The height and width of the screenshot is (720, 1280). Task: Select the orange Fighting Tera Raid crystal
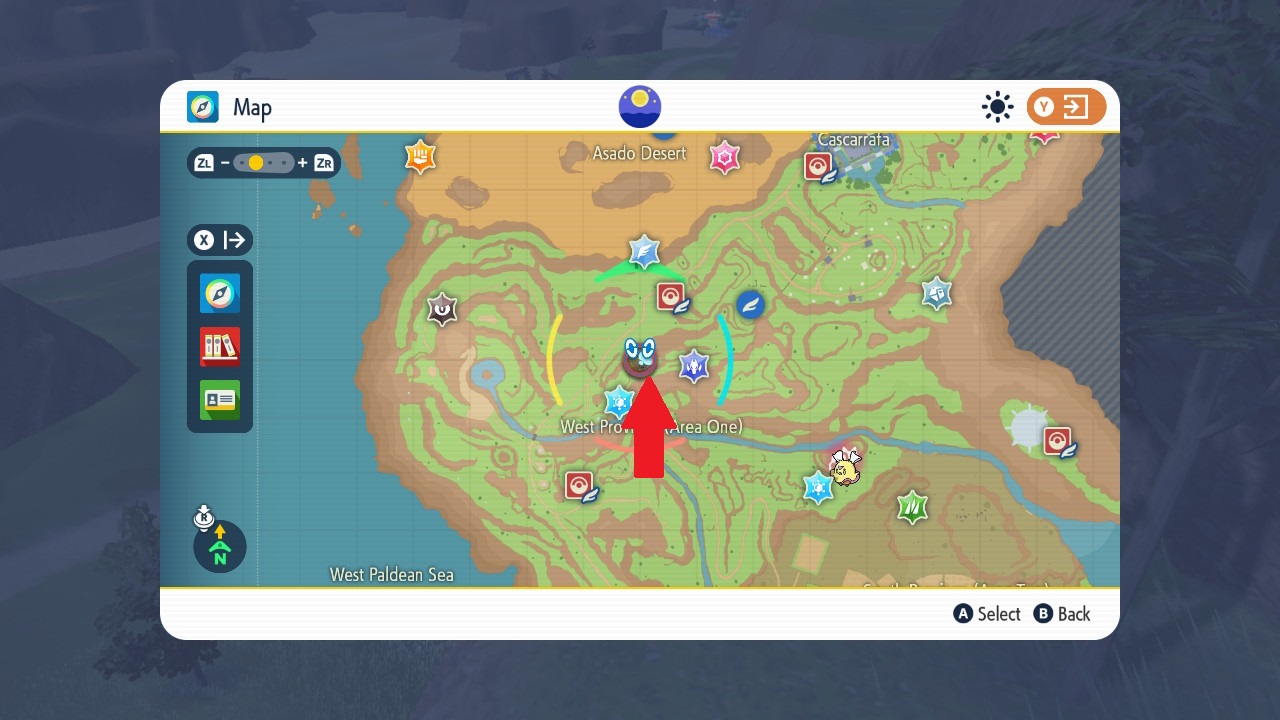coord(420,156)
